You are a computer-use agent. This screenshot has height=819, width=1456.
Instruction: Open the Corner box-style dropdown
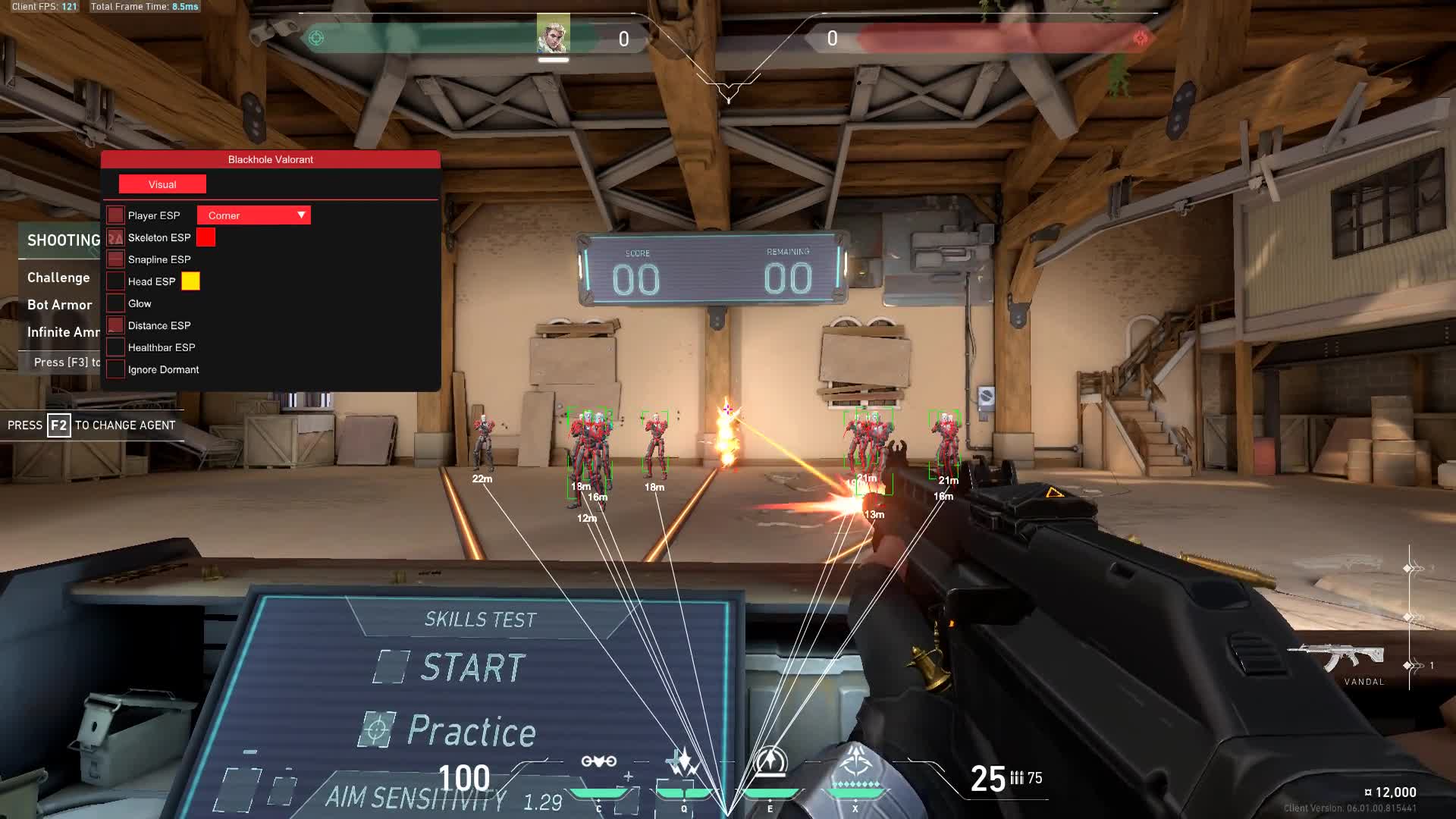pos(254,215)
